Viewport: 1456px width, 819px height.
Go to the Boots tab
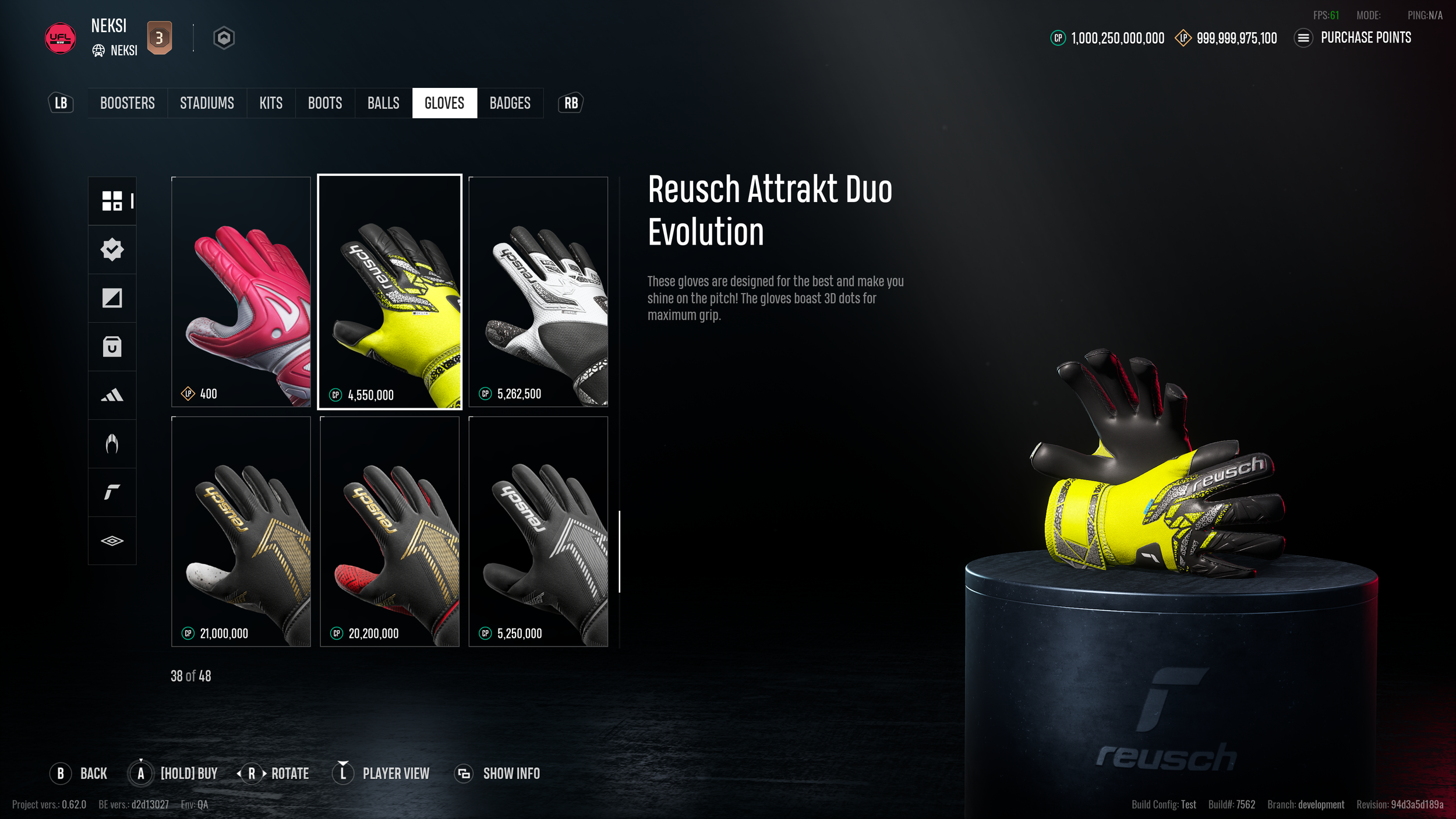click(x=325, y=103)
